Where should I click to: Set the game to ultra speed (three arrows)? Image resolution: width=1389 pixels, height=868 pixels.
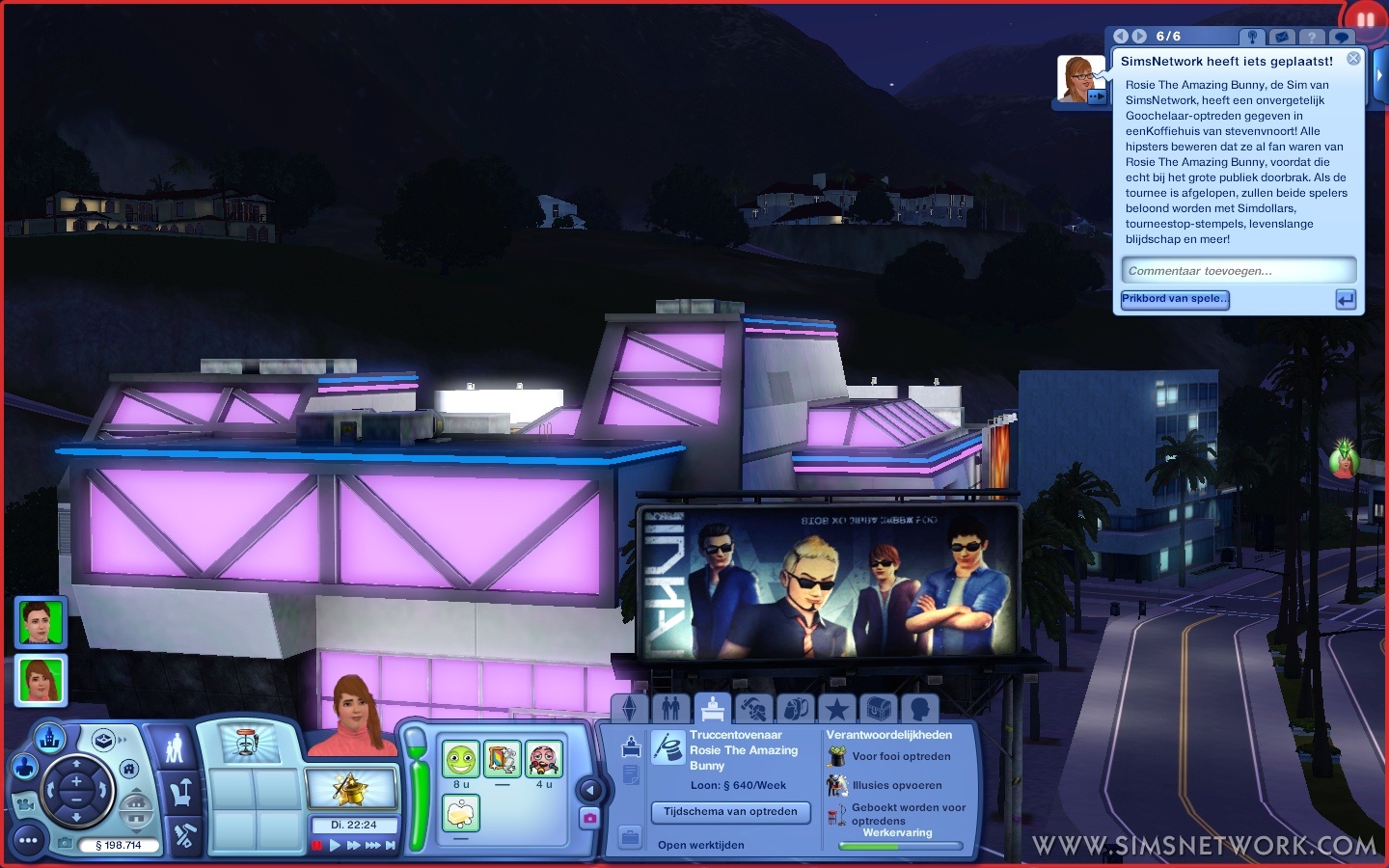pyautogui.click(x=372, y=846)
